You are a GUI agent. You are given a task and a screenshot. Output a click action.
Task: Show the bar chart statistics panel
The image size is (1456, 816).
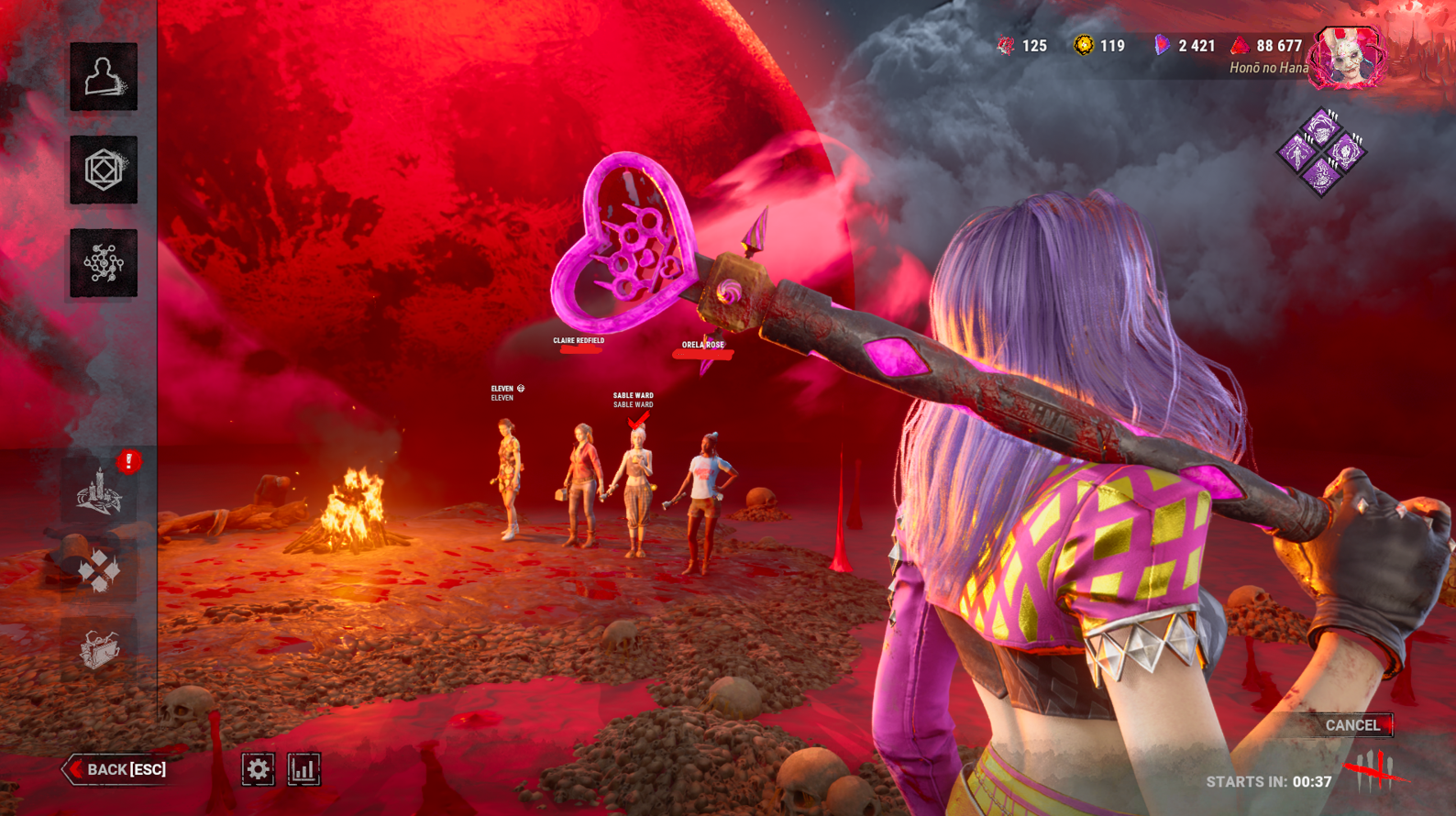(x=303, y=769)
